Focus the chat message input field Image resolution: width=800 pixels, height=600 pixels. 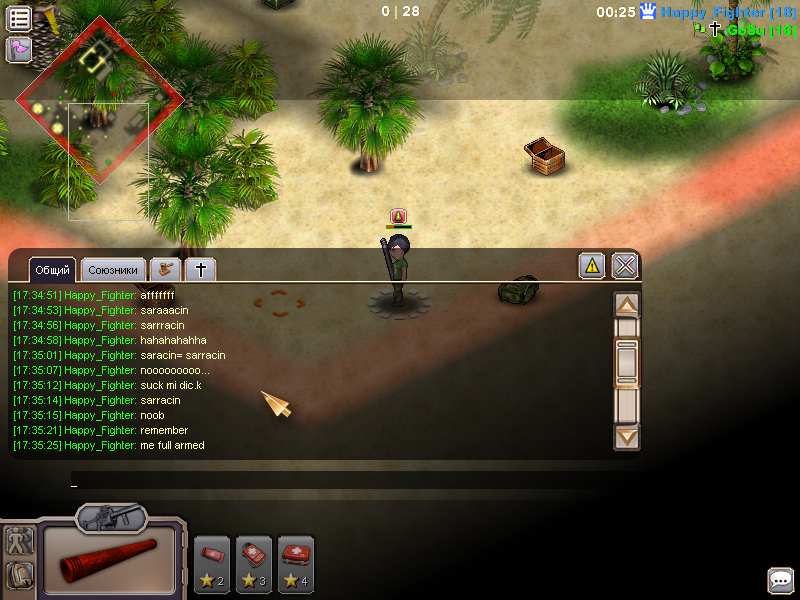tap(340, 481)
